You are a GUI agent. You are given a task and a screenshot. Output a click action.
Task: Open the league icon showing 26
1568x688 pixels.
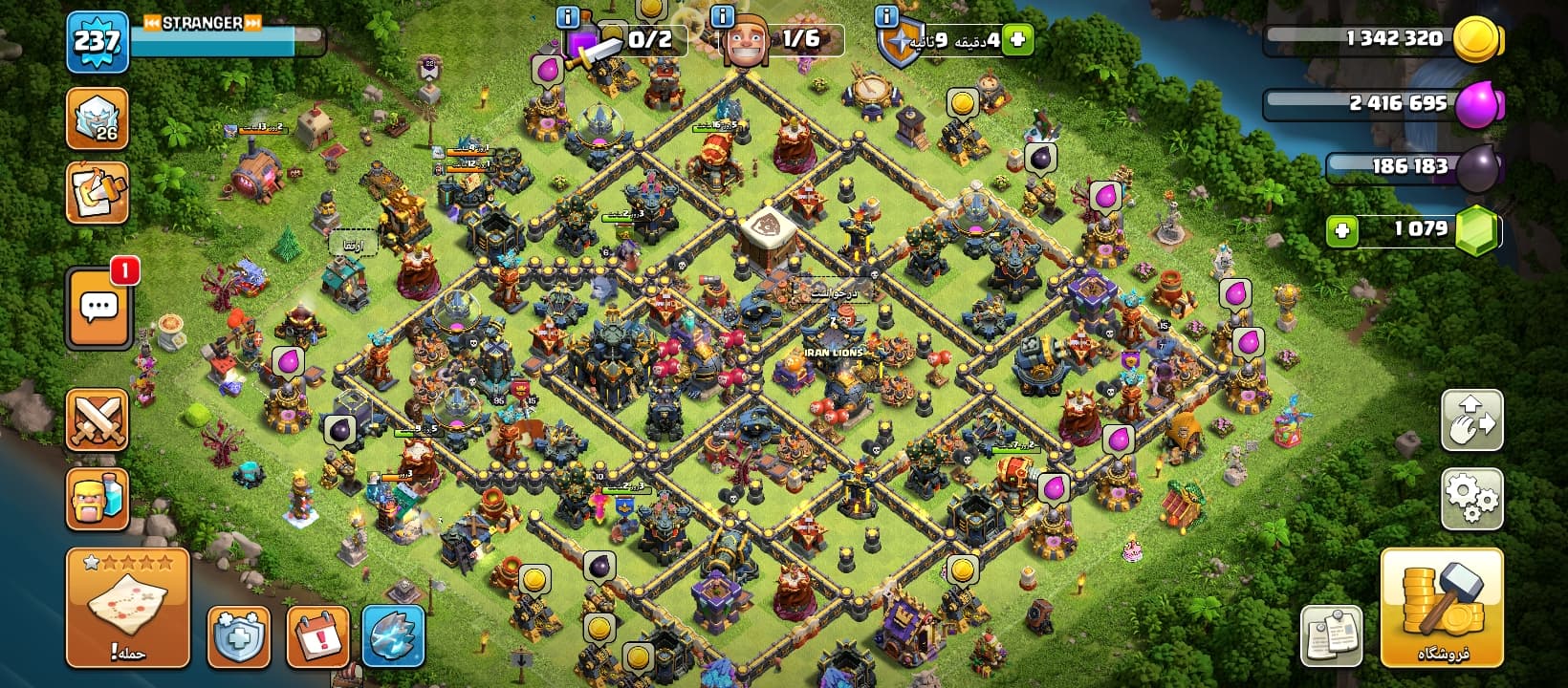coord(97,118)
